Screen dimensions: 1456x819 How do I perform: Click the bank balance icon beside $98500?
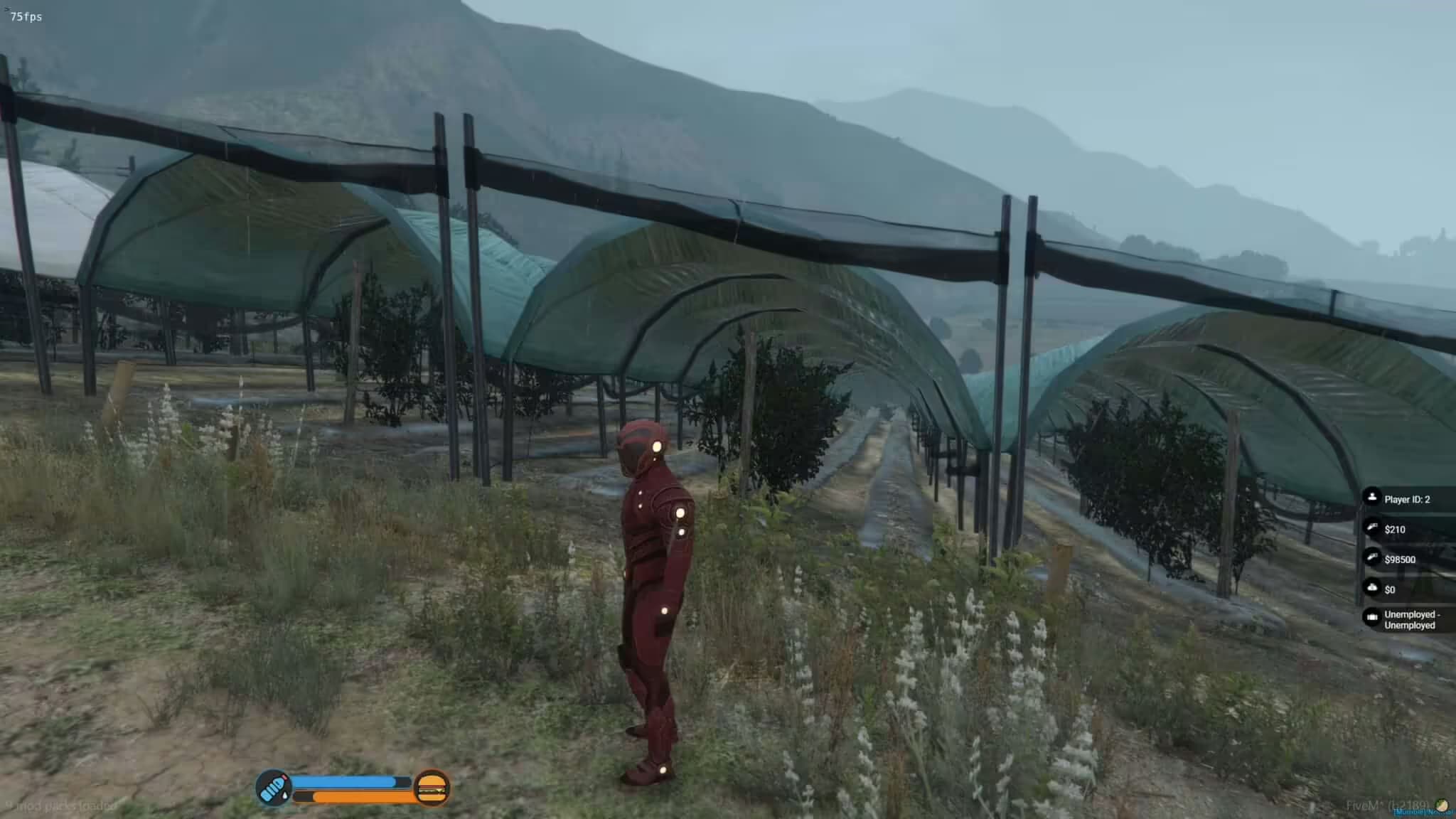(1372, 558)
